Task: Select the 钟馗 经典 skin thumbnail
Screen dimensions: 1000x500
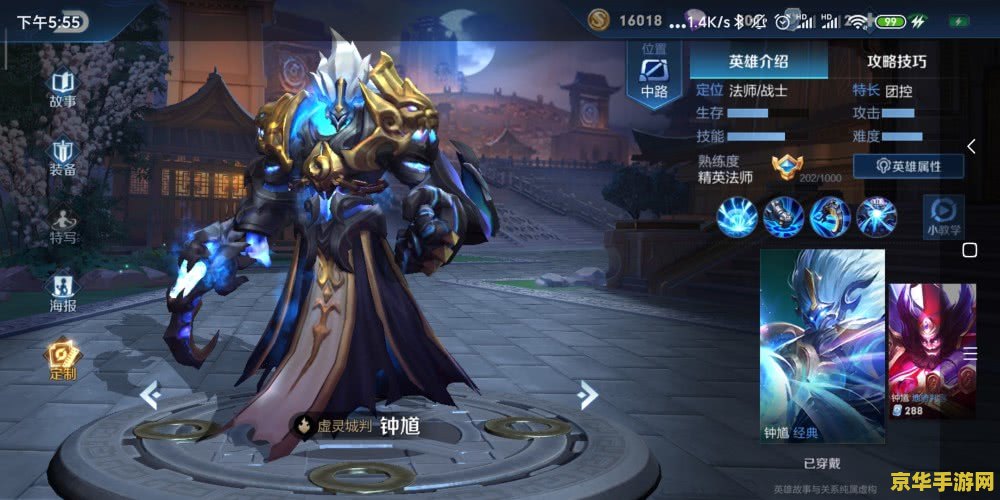Action: tap(822, 346)
